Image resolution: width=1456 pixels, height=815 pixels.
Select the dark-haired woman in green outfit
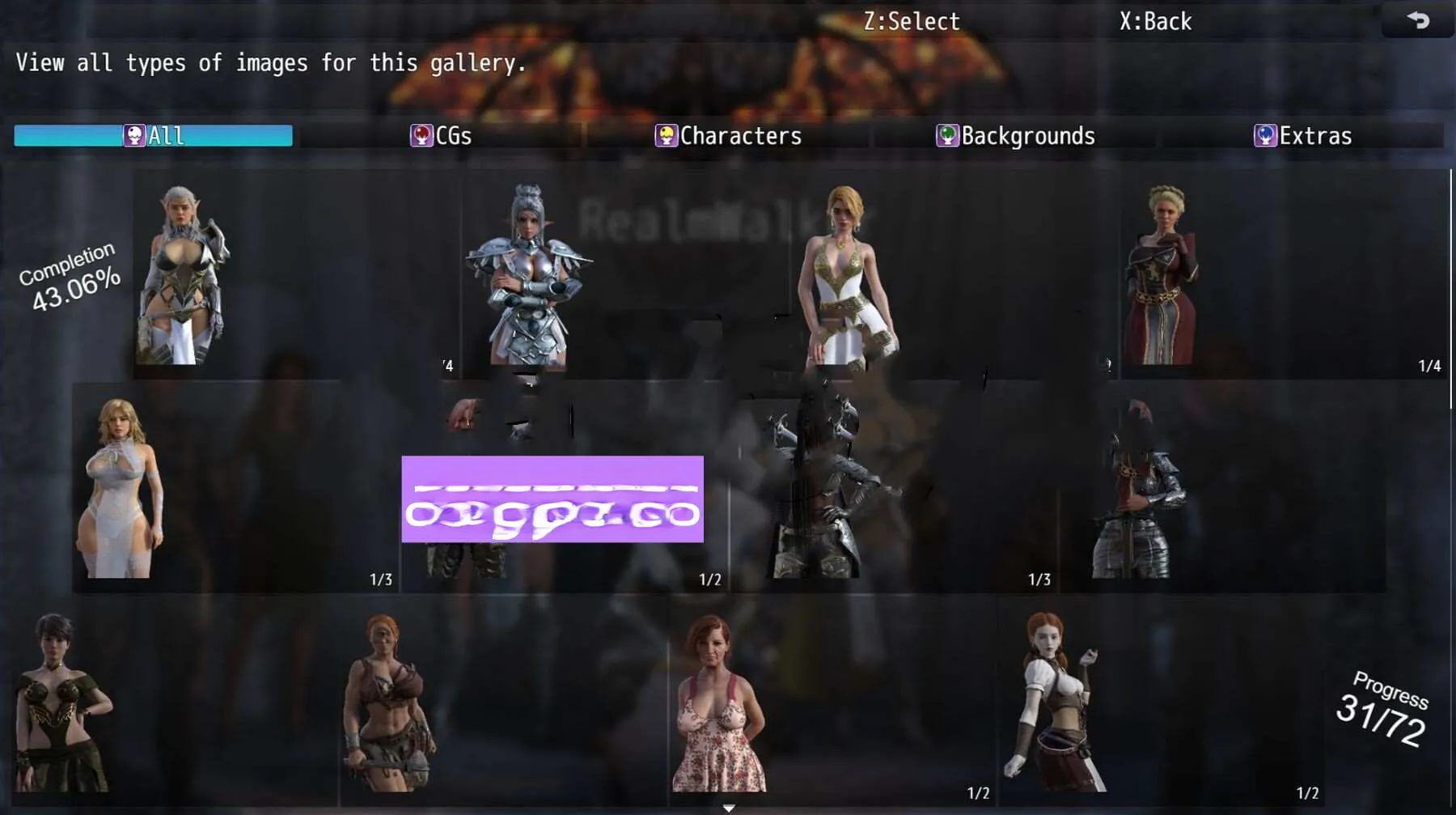pos(61,703)
